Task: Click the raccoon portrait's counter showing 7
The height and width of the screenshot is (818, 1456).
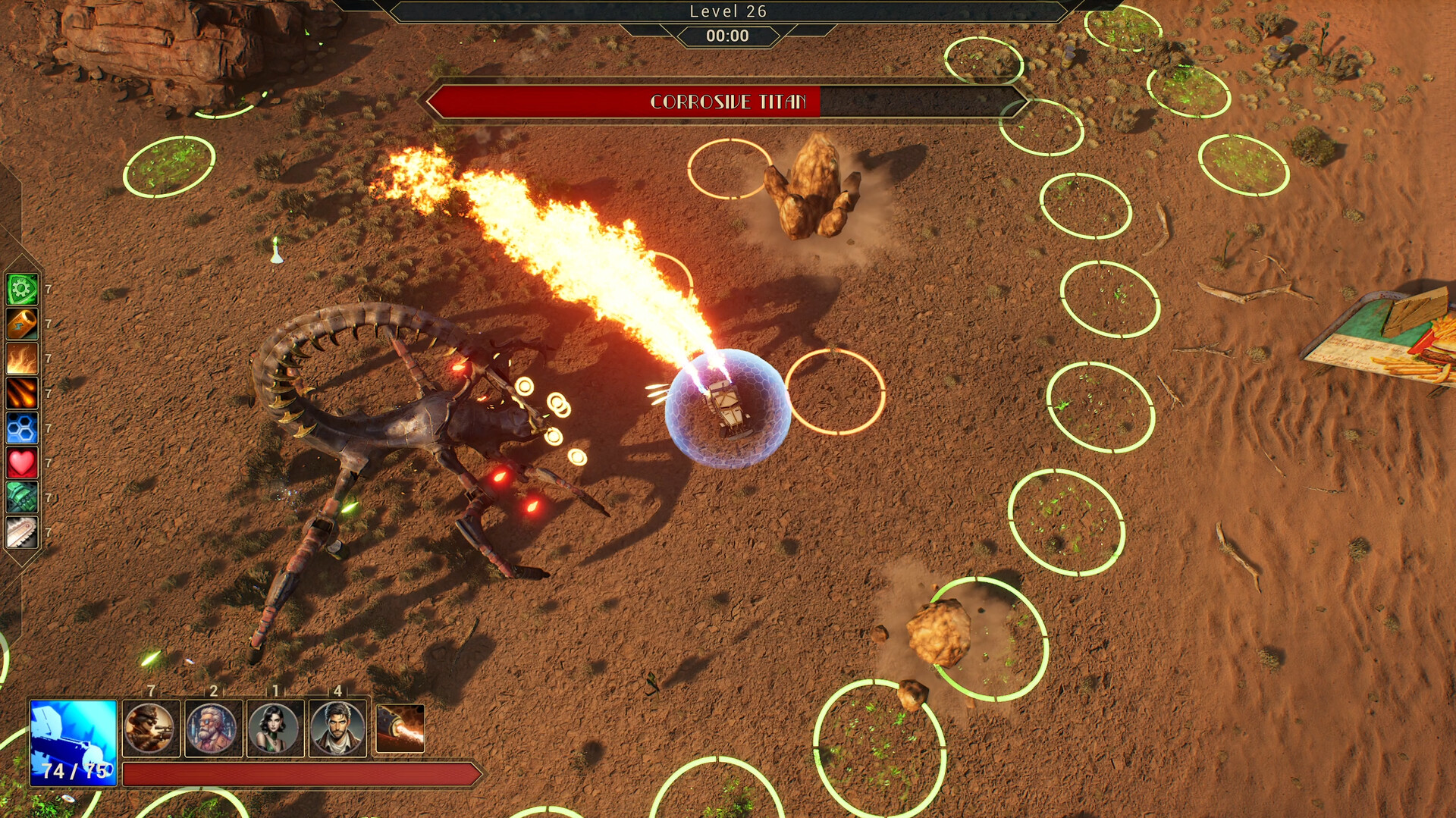Action: (x=149, y=691)
